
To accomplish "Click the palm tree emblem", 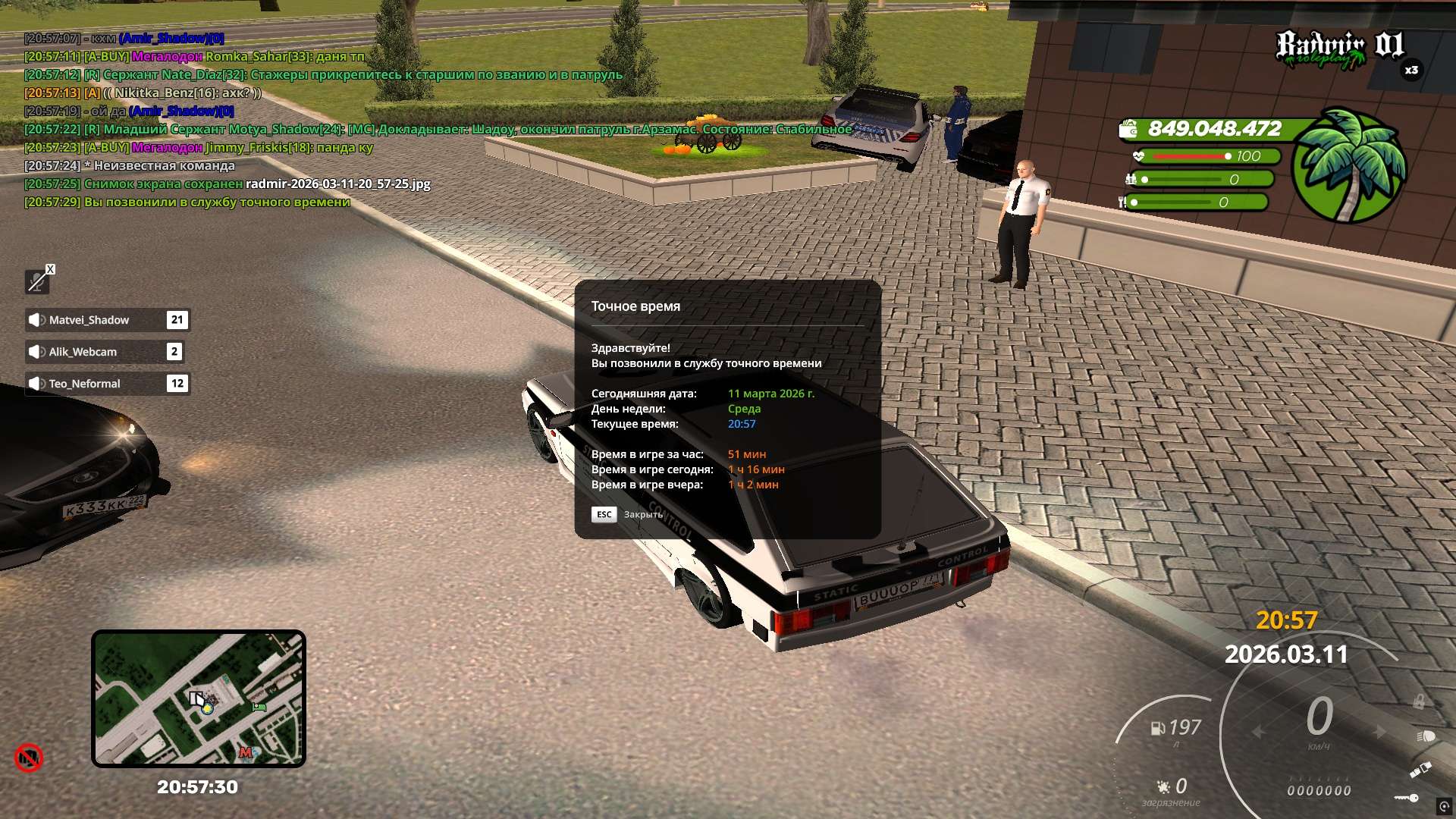I will tap(1348, 166).
